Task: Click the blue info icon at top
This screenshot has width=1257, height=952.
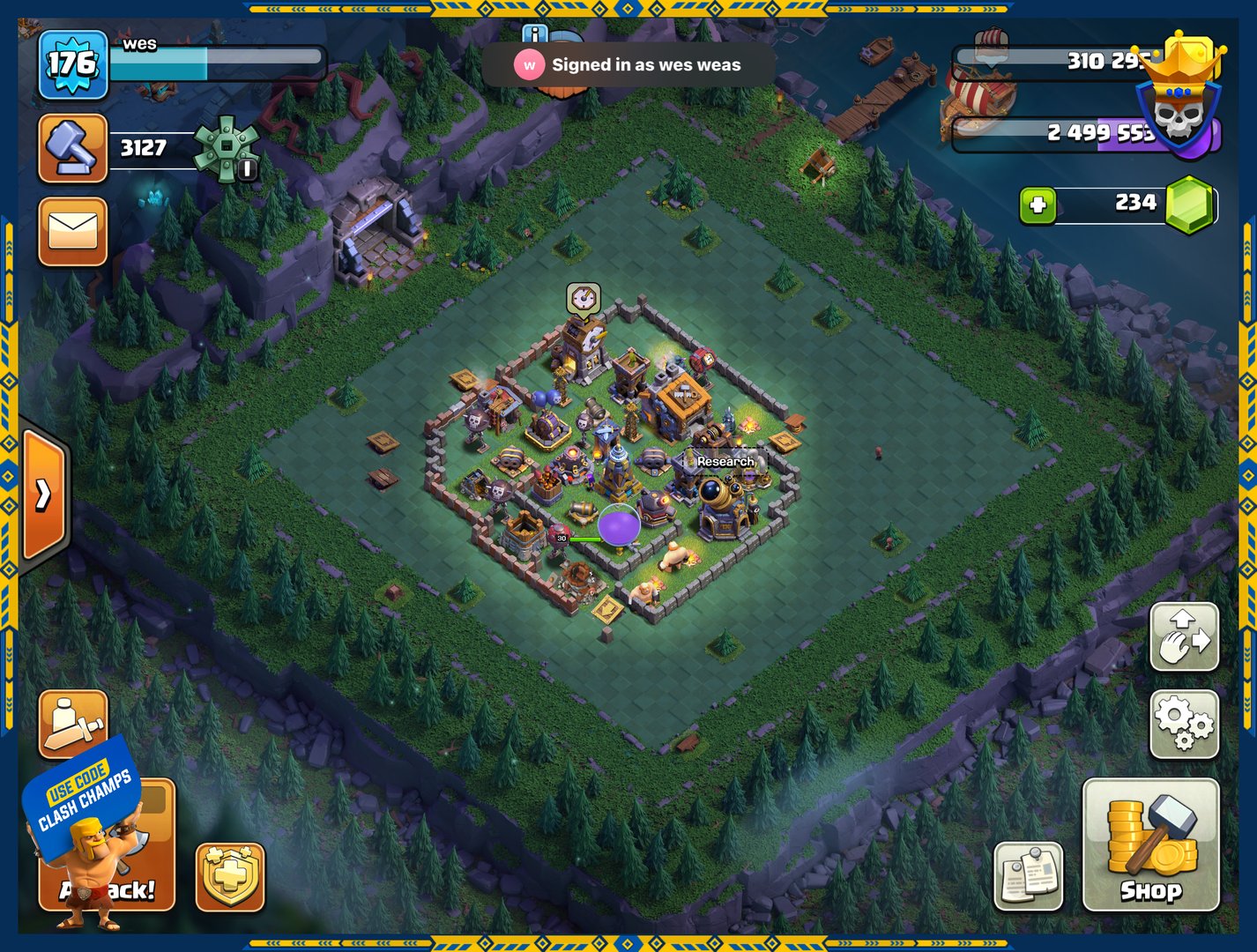Action: click(x=534, y=34)
